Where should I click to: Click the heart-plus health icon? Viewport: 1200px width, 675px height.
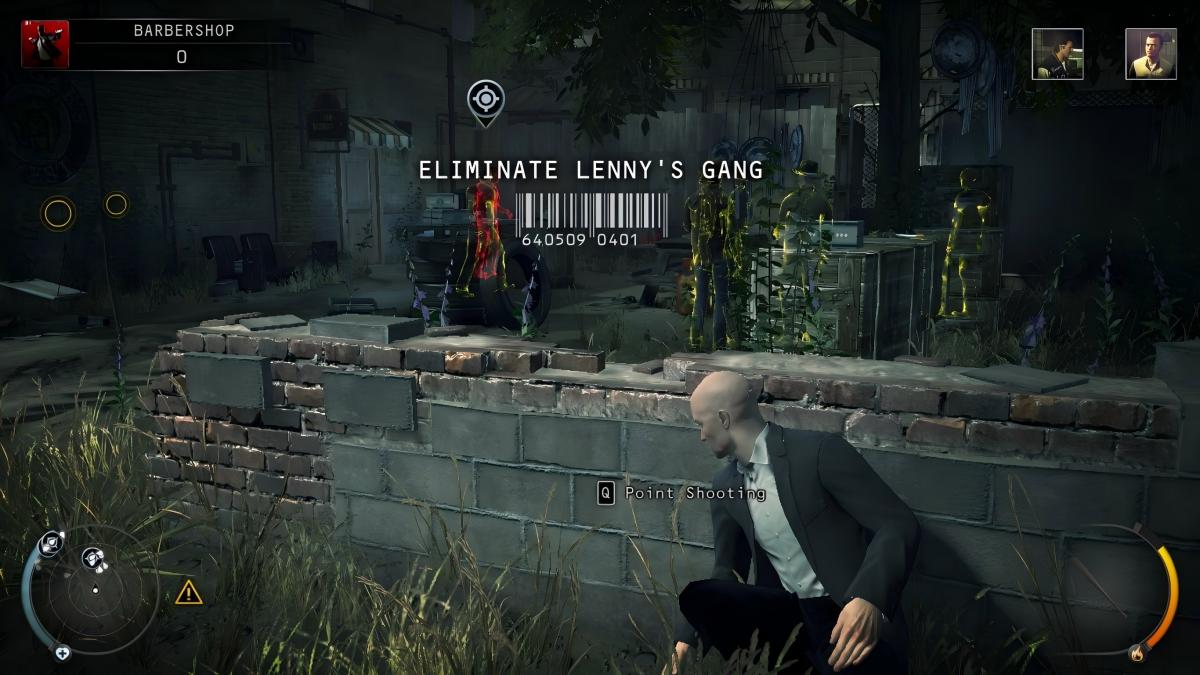coord(62,653)
